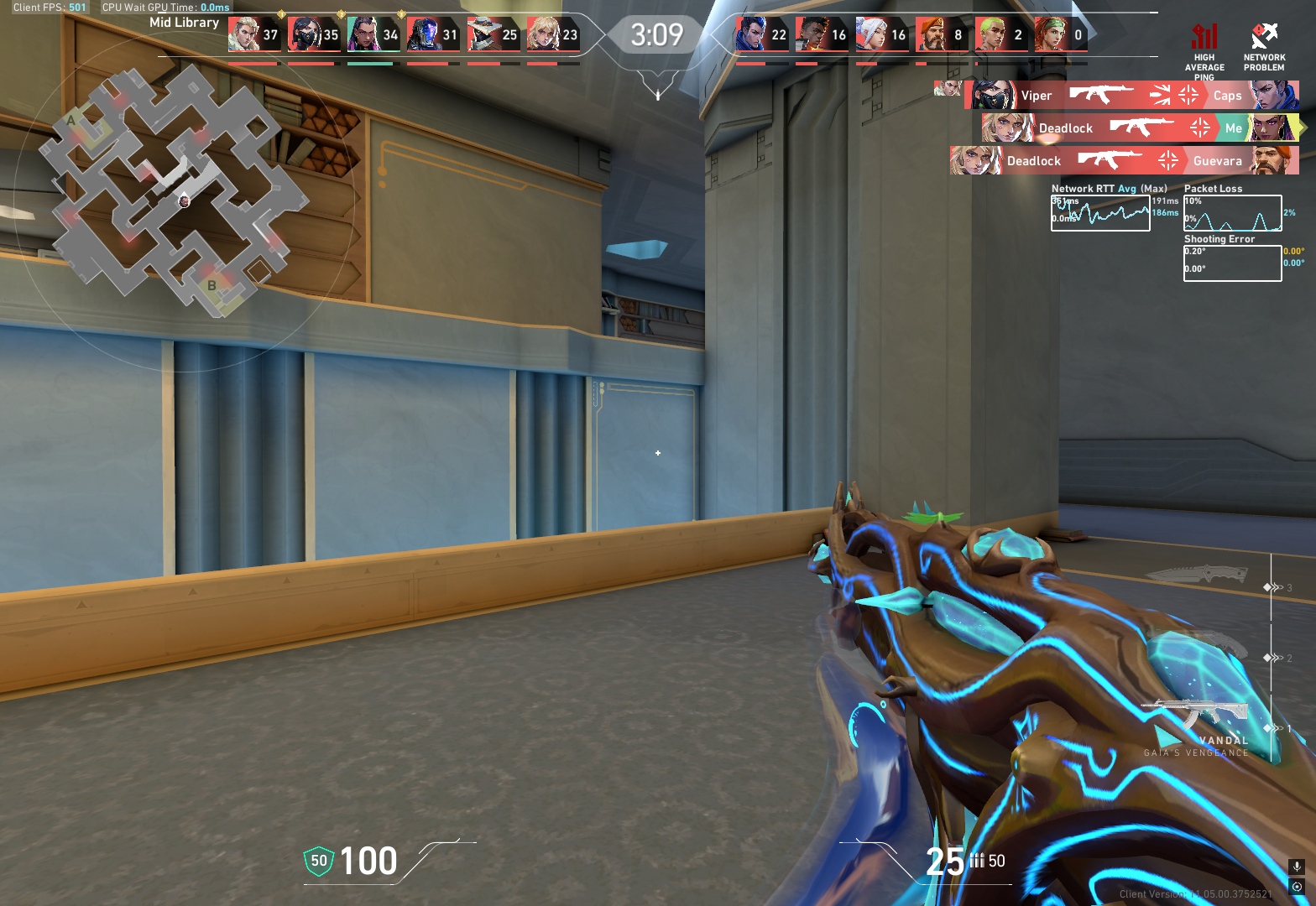Choose the player portrait showing score 34
Viewport: 1316px width, 906px height.
coord(363,35)
